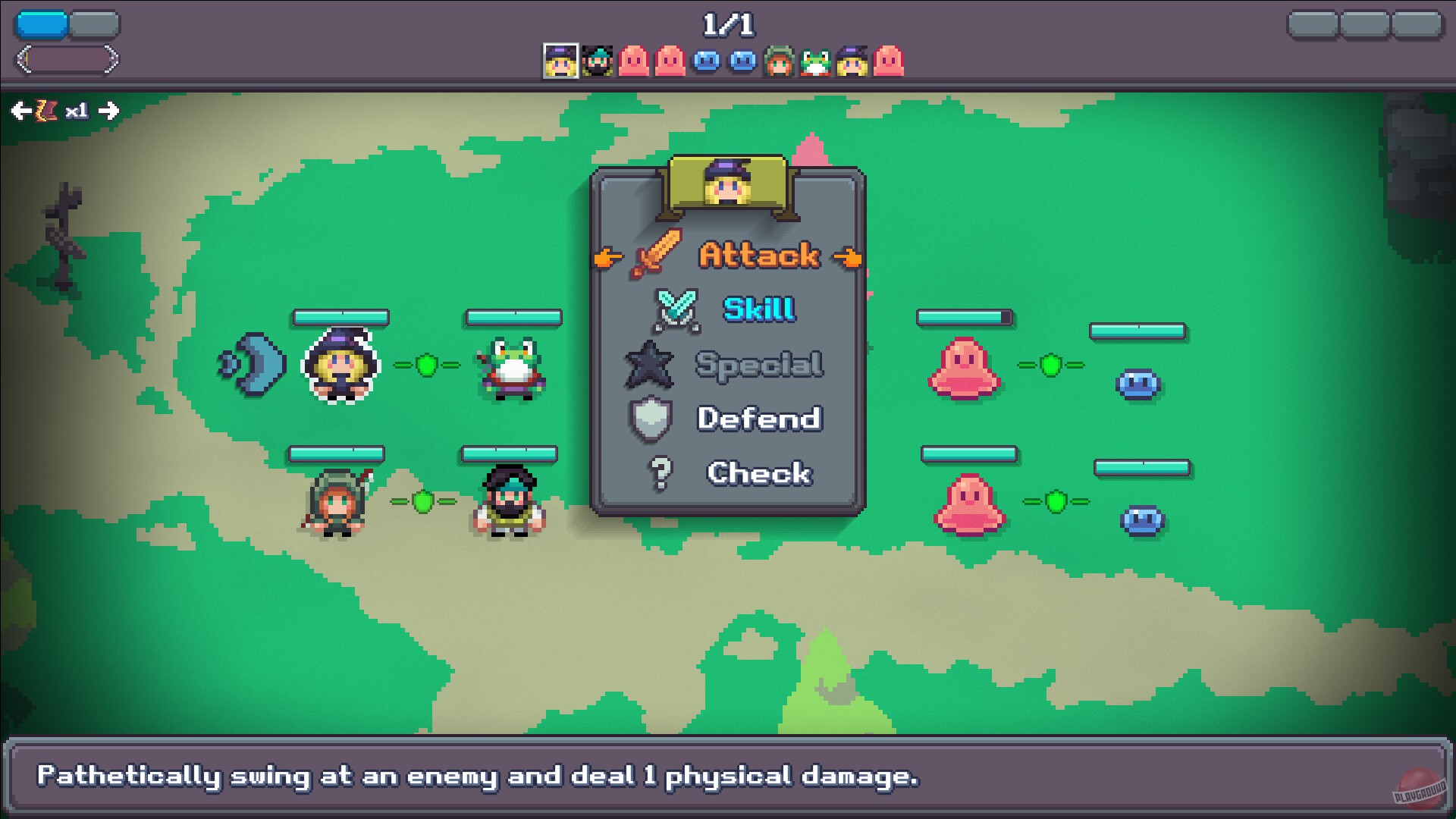This screenshot has height=819, width=1456.
Task: Toggle the x1 battle speed multiplier
Action: coord(77,111)
